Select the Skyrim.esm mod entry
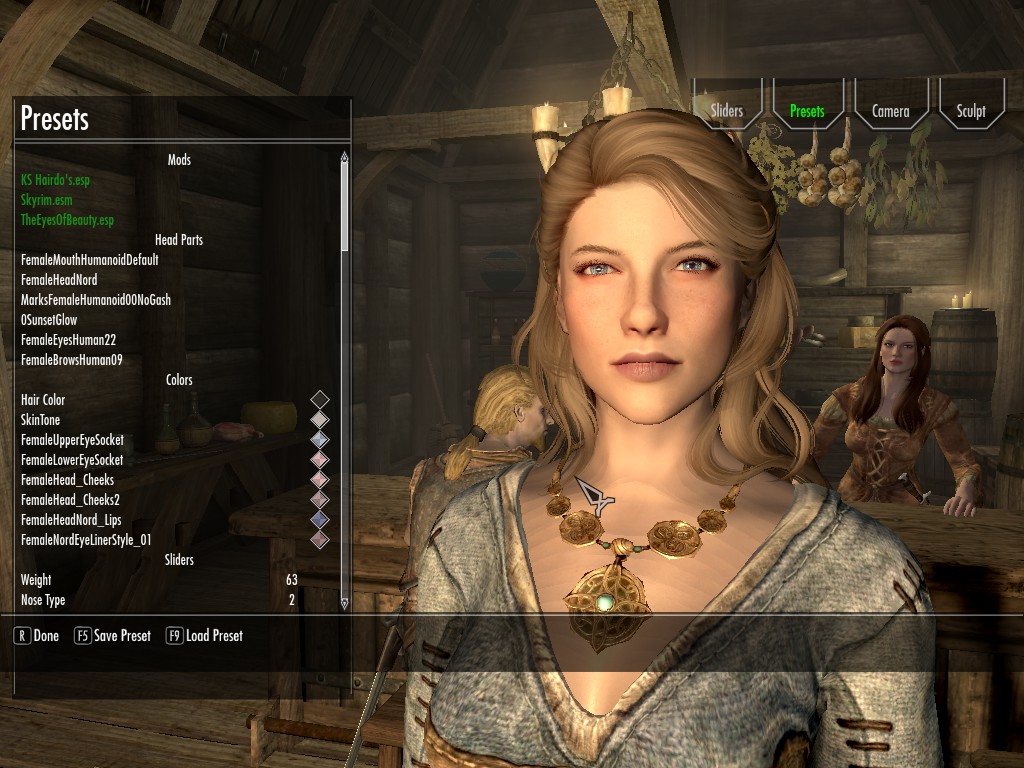The width and height of the screenshot is (1024, 768). pos(46,200)
